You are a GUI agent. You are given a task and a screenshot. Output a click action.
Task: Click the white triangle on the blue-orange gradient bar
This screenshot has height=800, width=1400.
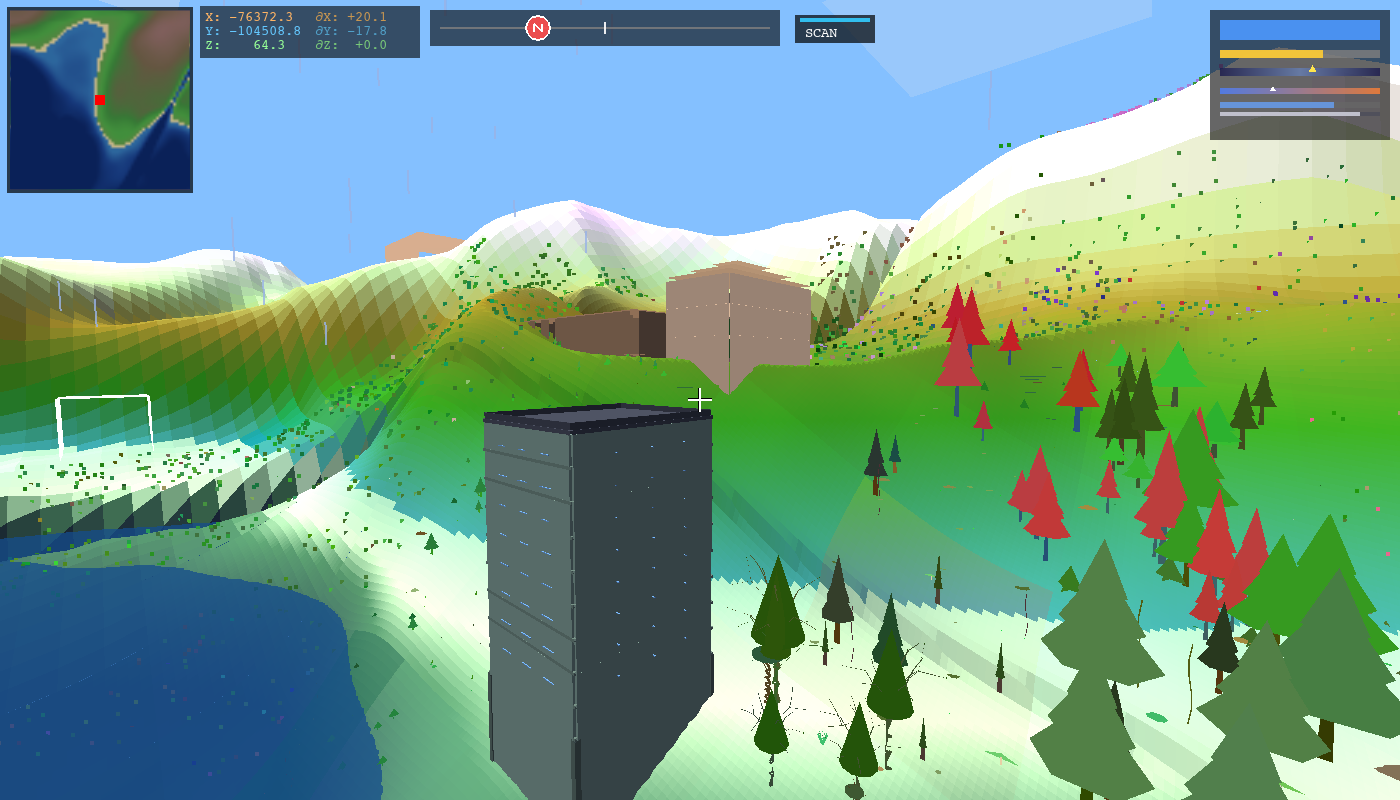(1272, 88)
